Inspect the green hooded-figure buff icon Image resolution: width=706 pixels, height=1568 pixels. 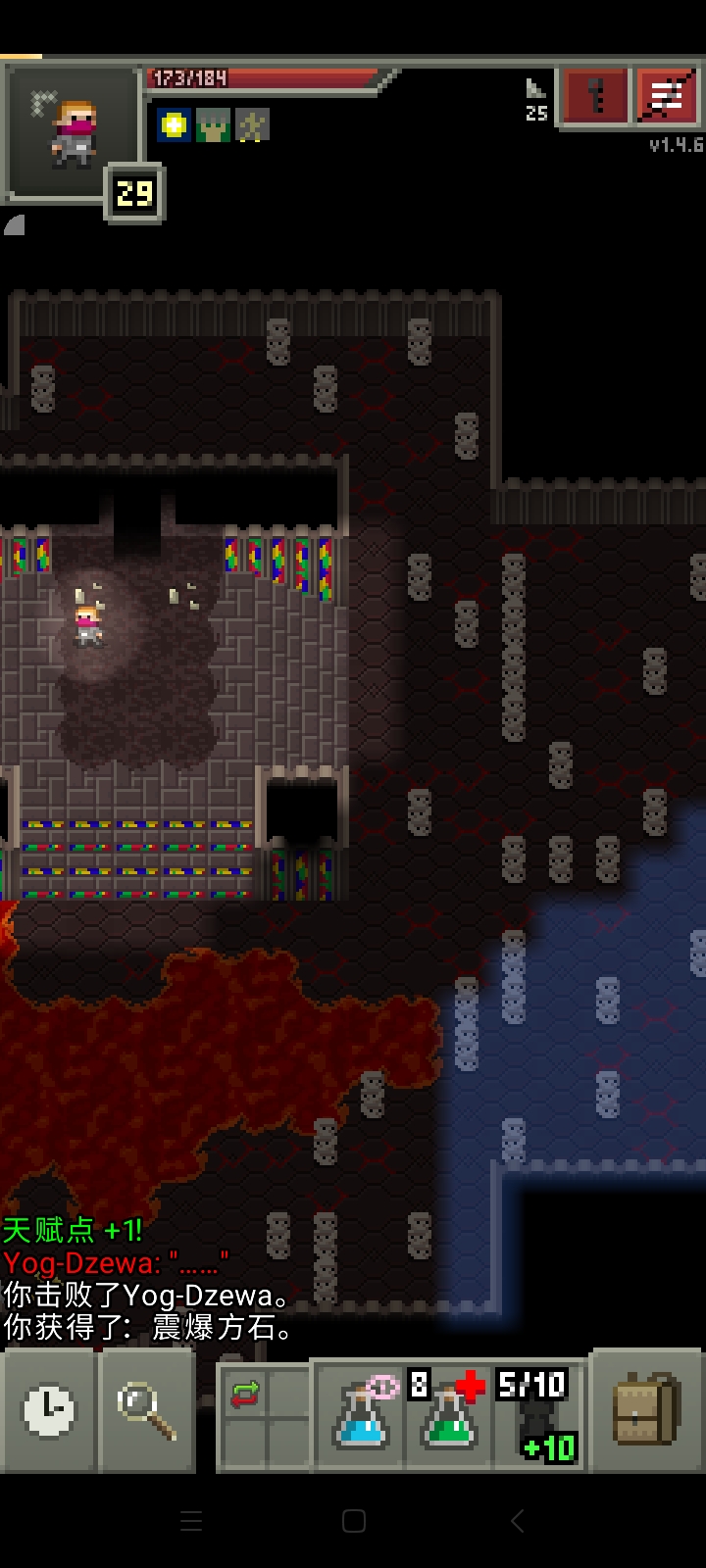(x=214, y=124)
